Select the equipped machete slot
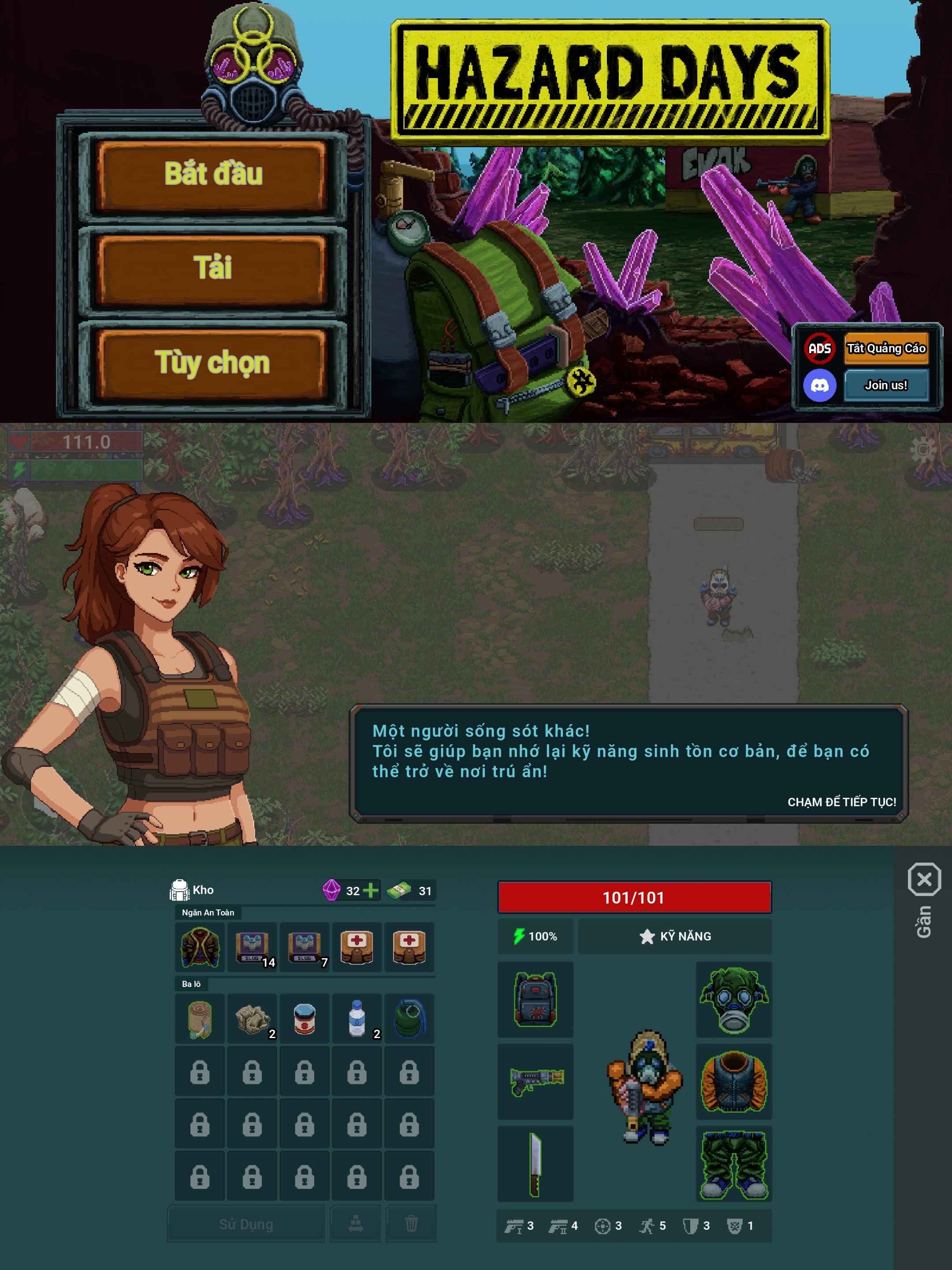This screenshot has width=952, height=1270. pos(535,1164)
